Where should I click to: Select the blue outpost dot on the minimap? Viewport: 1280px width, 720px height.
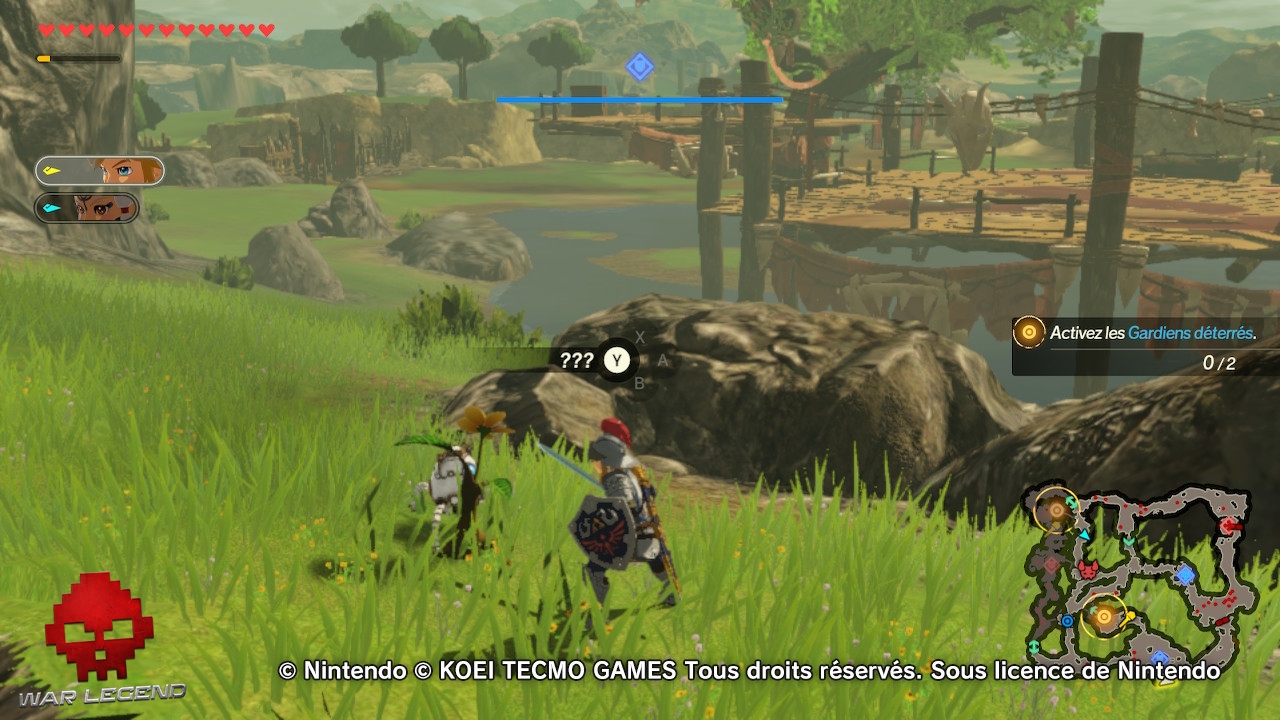[x=1067, y=620]
